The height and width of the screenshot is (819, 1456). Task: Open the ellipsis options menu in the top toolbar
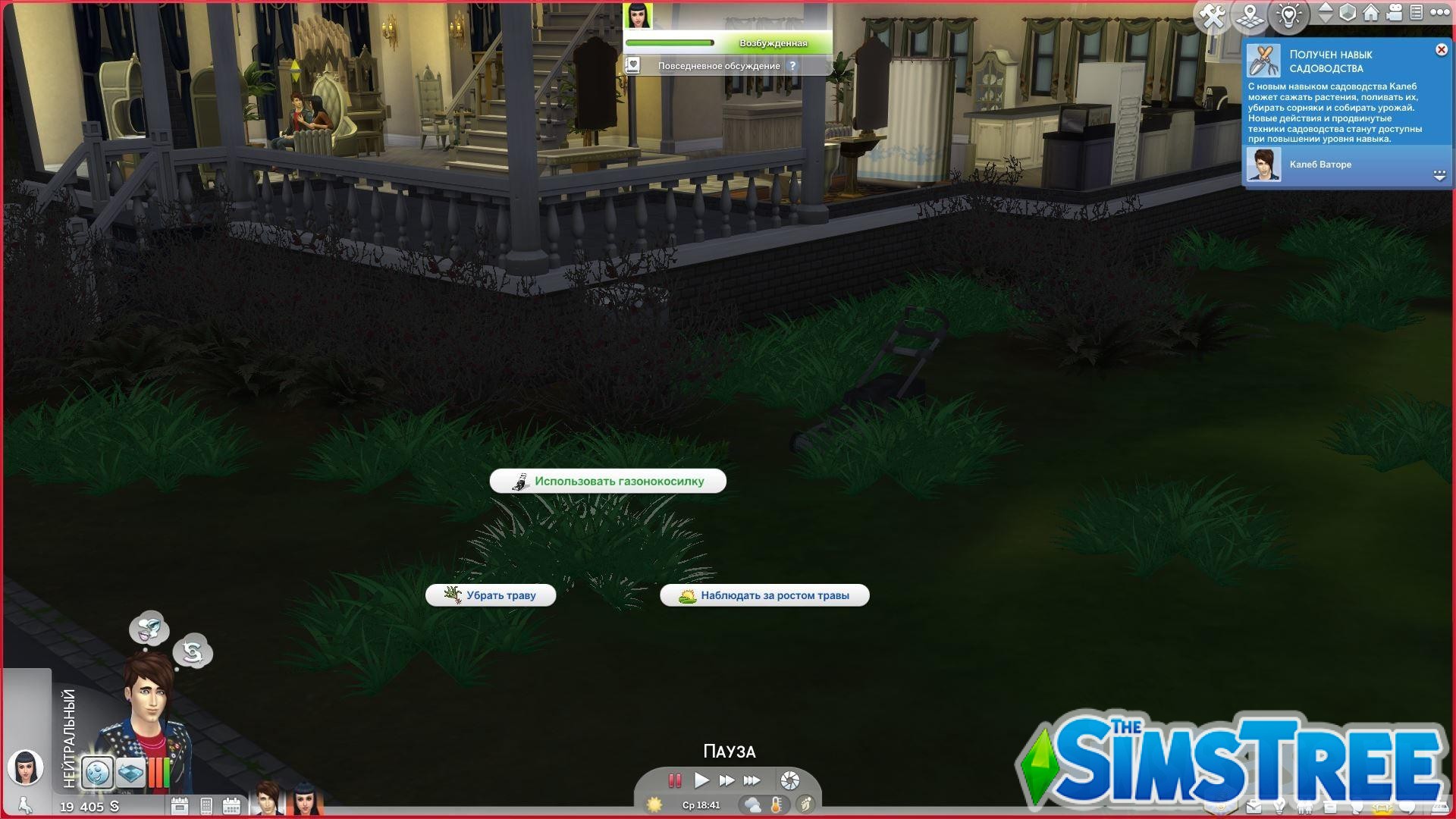click(1441, 13)
